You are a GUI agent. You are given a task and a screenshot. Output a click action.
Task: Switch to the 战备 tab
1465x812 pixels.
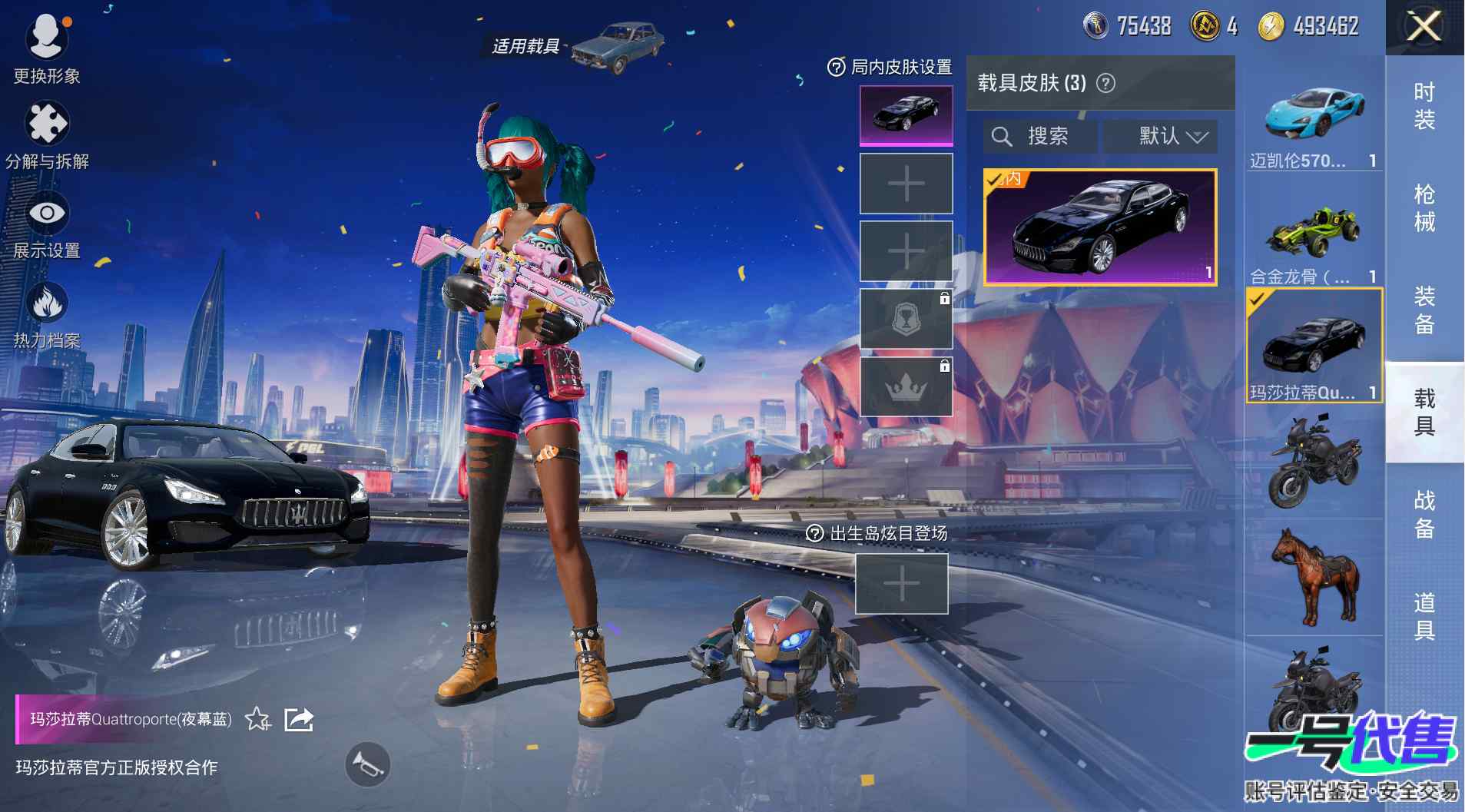[x=1424, y=514]
